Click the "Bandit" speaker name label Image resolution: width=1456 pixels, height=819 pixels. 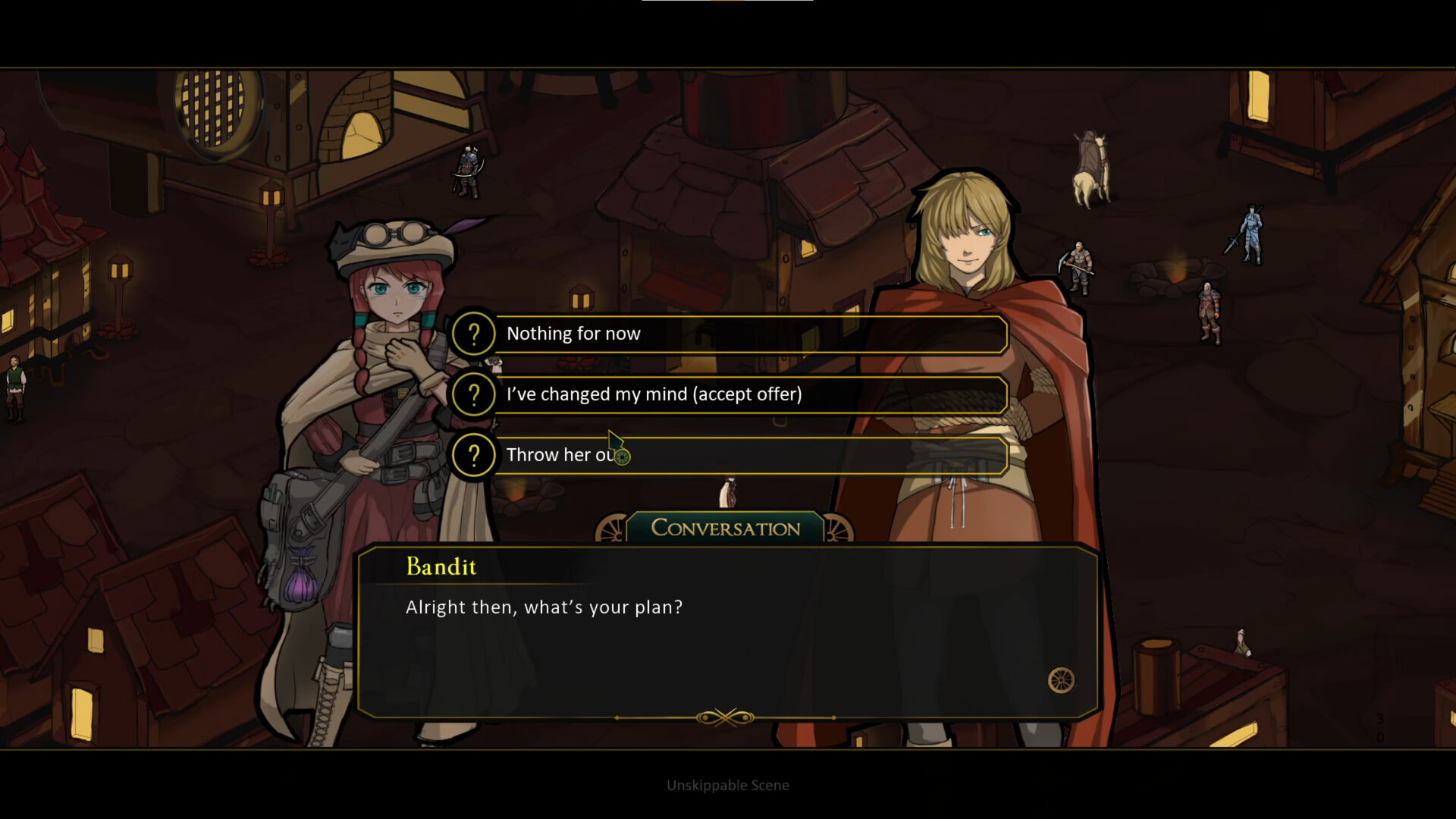click(x=441, y=566)
